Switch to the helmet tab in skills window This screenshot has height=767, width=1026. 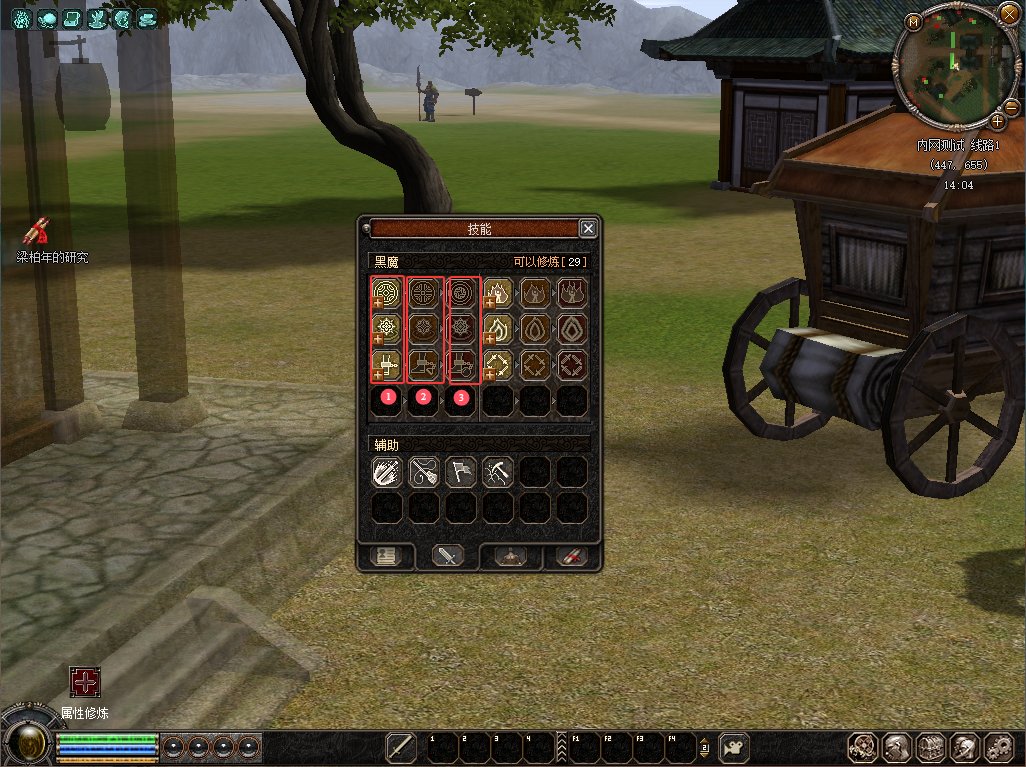pyautogui.click(x=510, y=556)
